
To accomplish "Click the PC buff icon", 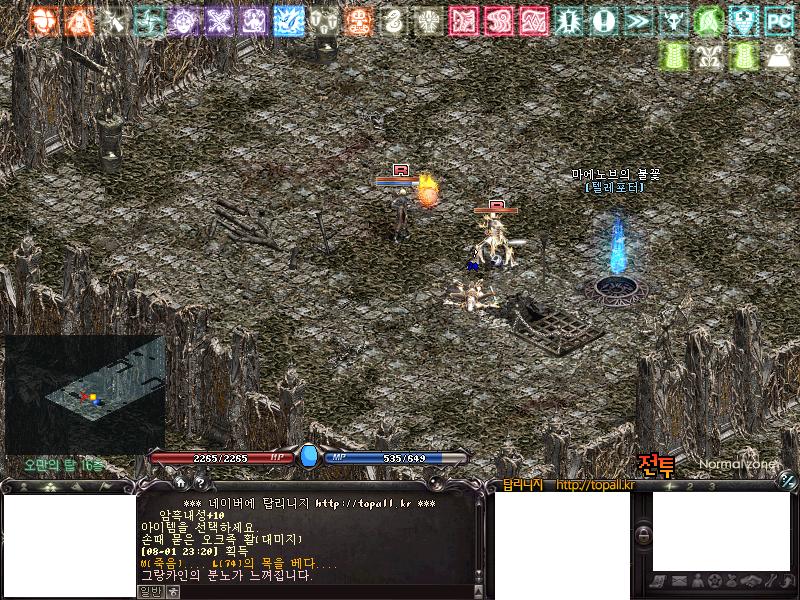I will (x=778, y=20).
